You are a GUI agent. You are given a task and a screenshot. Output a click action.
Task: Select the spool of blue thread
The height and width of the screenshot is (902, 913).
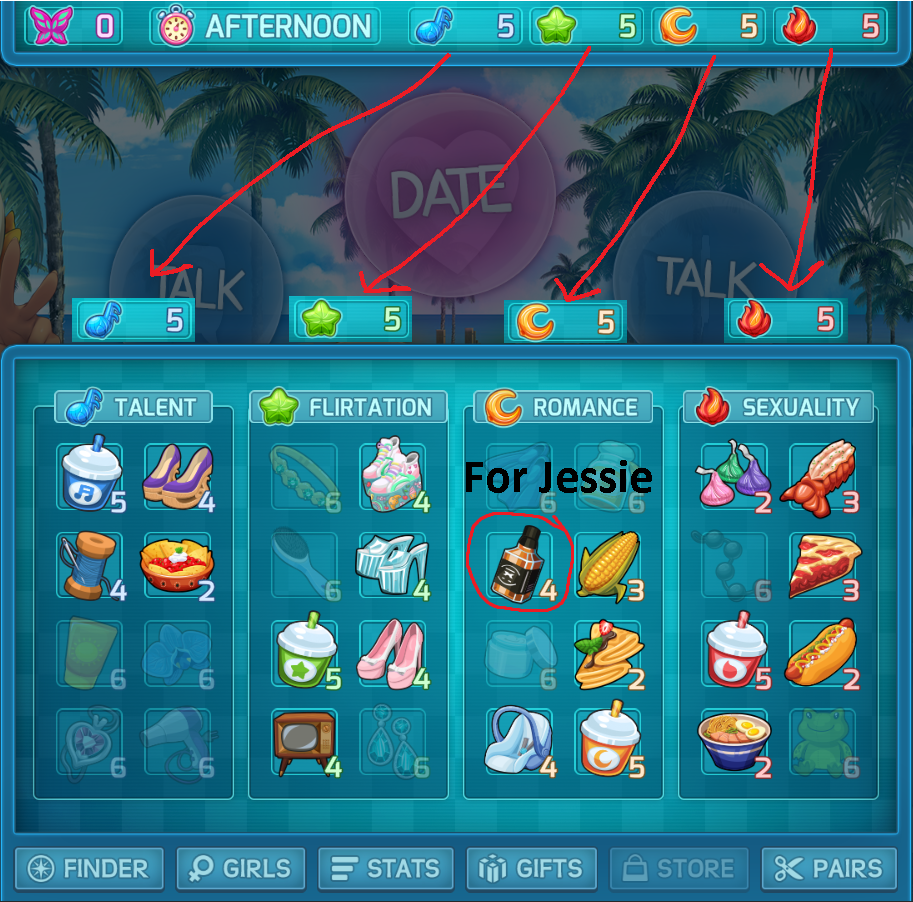click(x=89, y=566)
